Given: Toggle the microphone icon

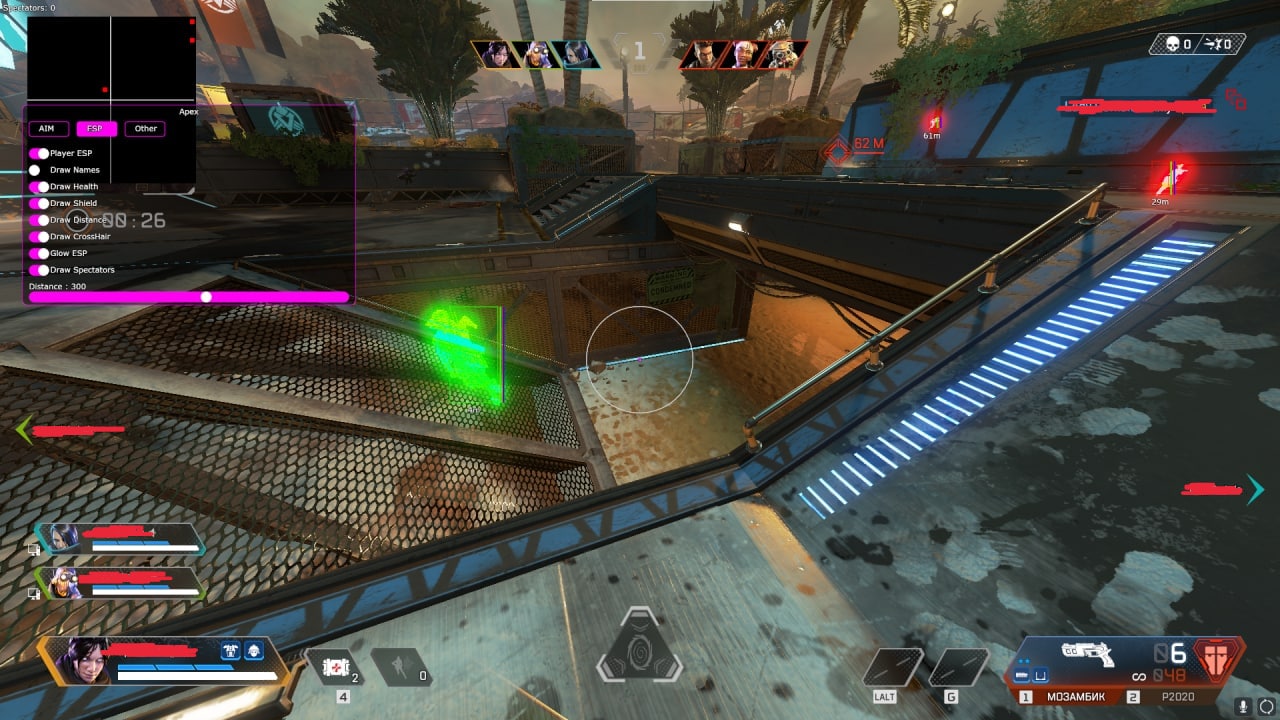Looking at the screenshot, I should coord(1243,705).
